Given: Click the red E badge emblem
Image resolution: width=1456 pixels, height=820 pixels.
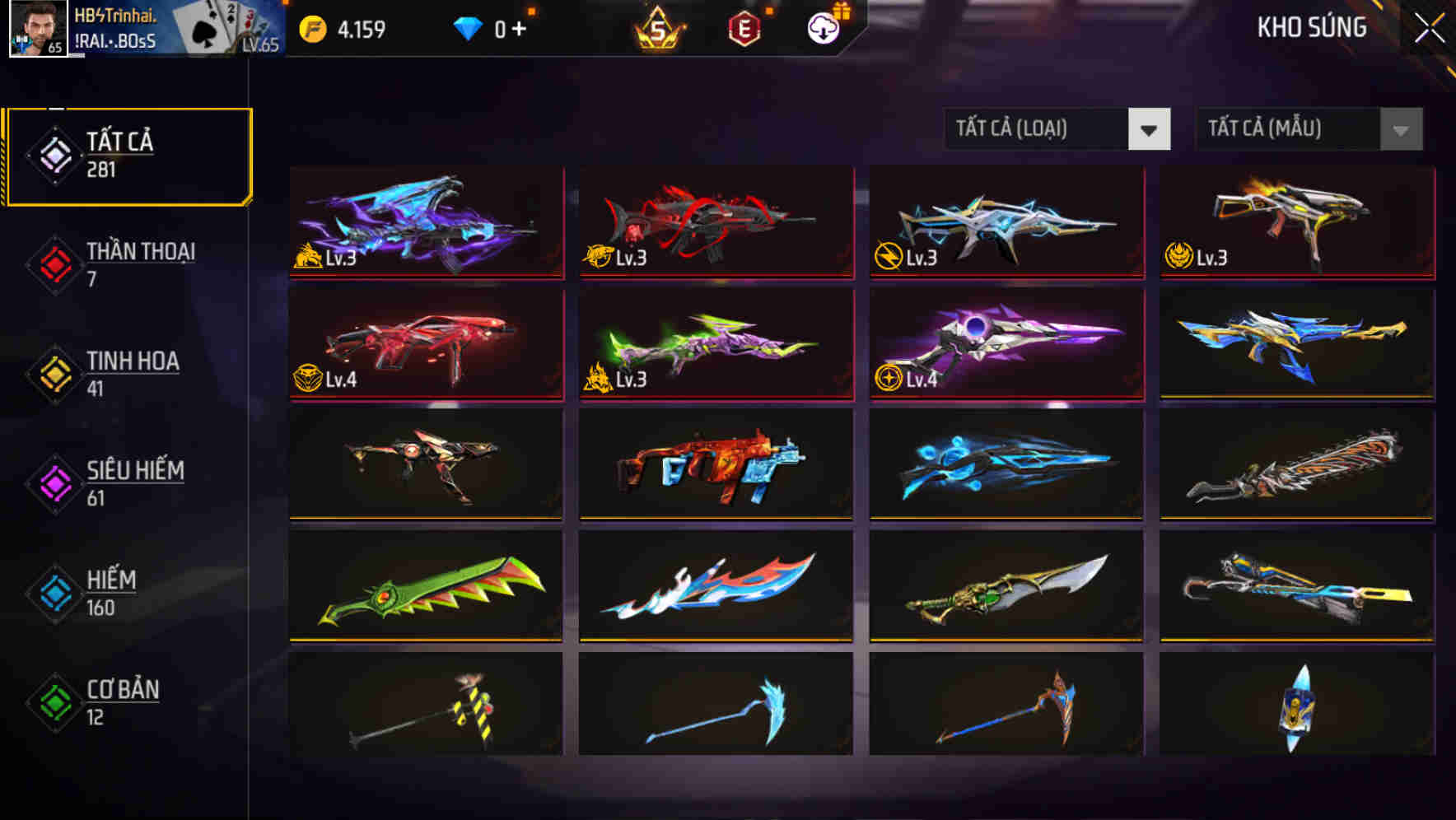Looking at the screenshot, I should [x=743, y=26].
